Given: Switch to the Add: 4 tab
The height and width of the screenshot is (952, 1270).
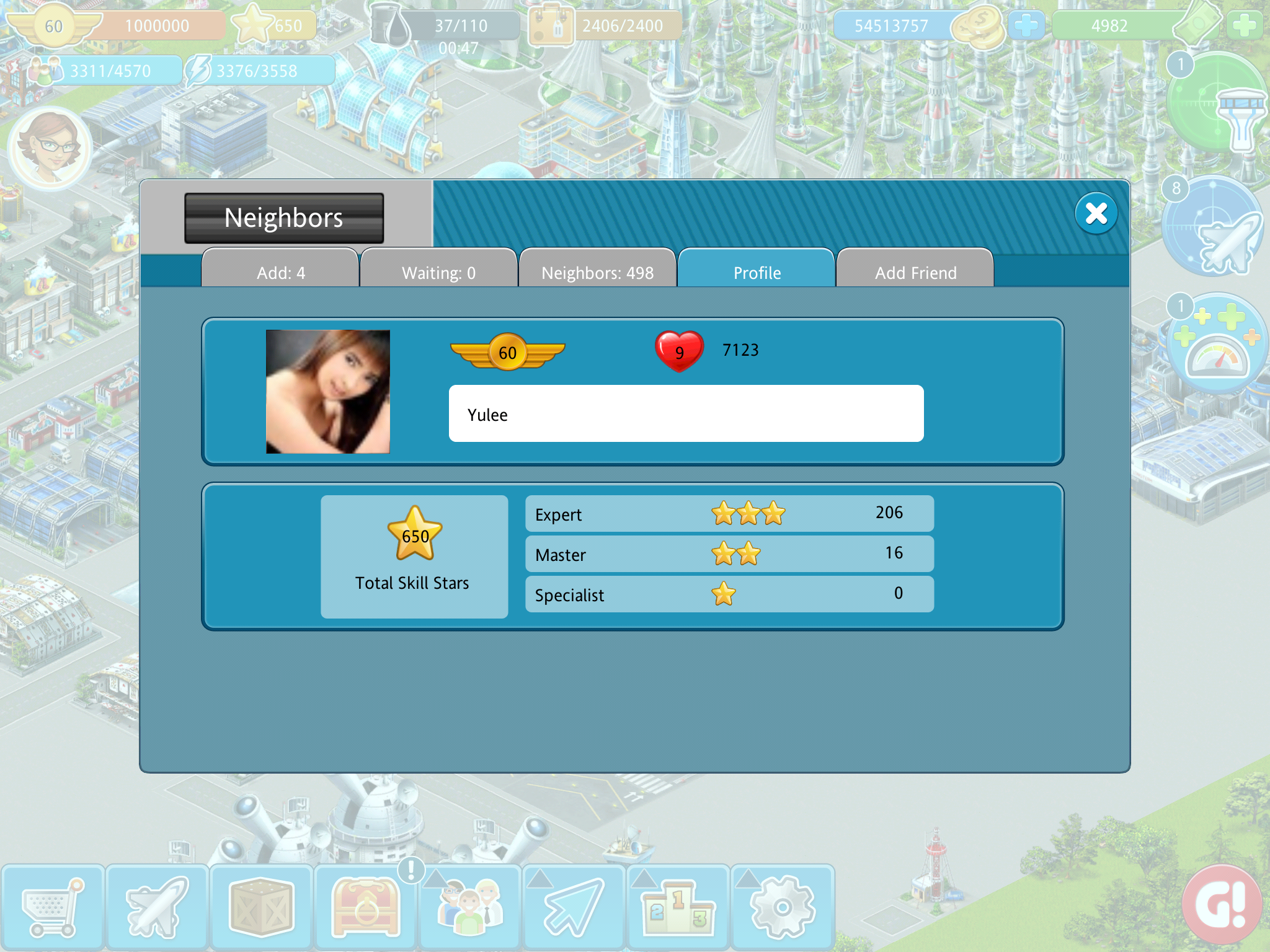Looking at the screenshot, I should coord(280,271).
